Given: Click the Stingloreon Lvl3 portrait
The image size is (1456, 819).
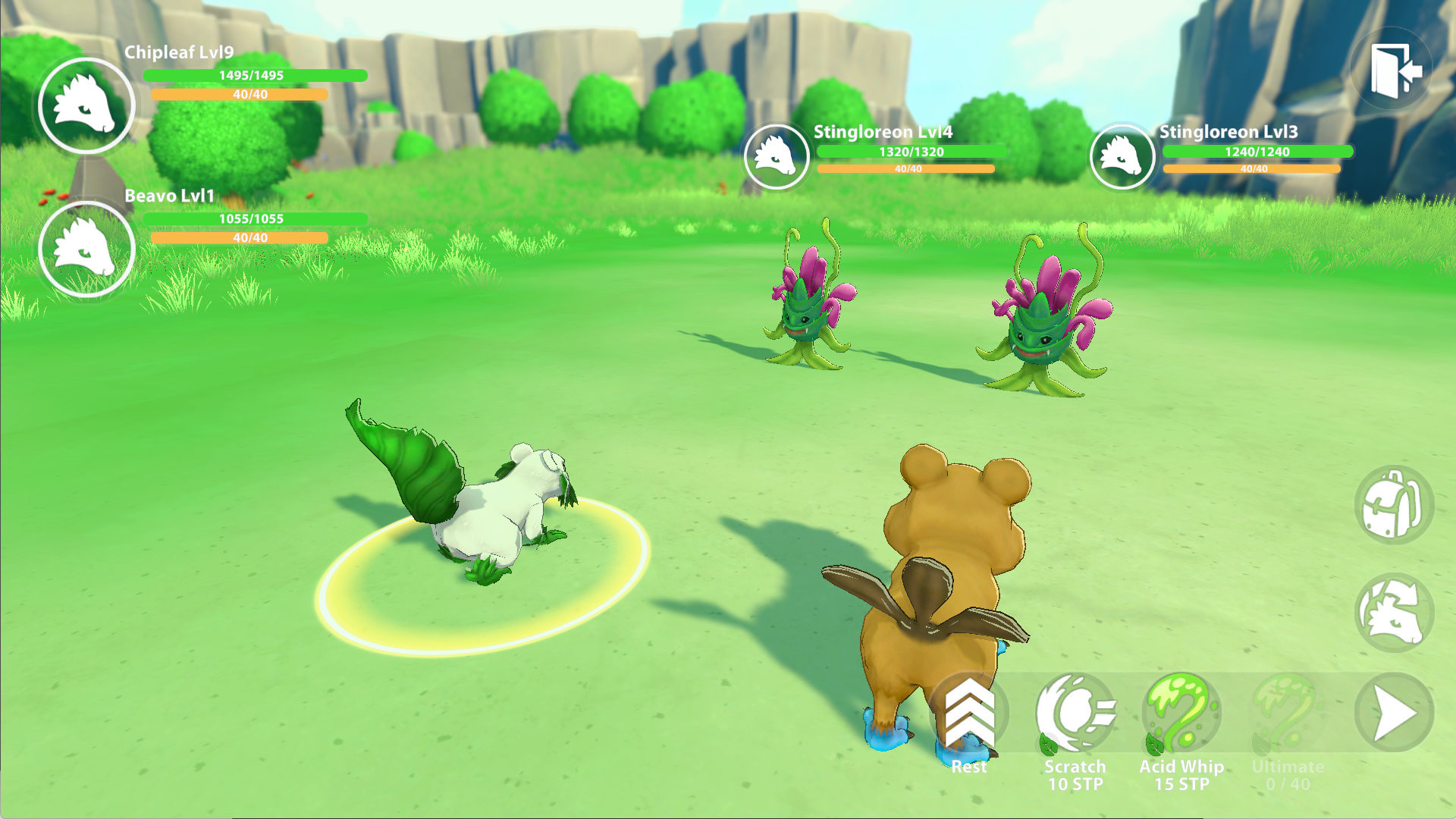Looking at the screenshot, I should pos(1122,157).
